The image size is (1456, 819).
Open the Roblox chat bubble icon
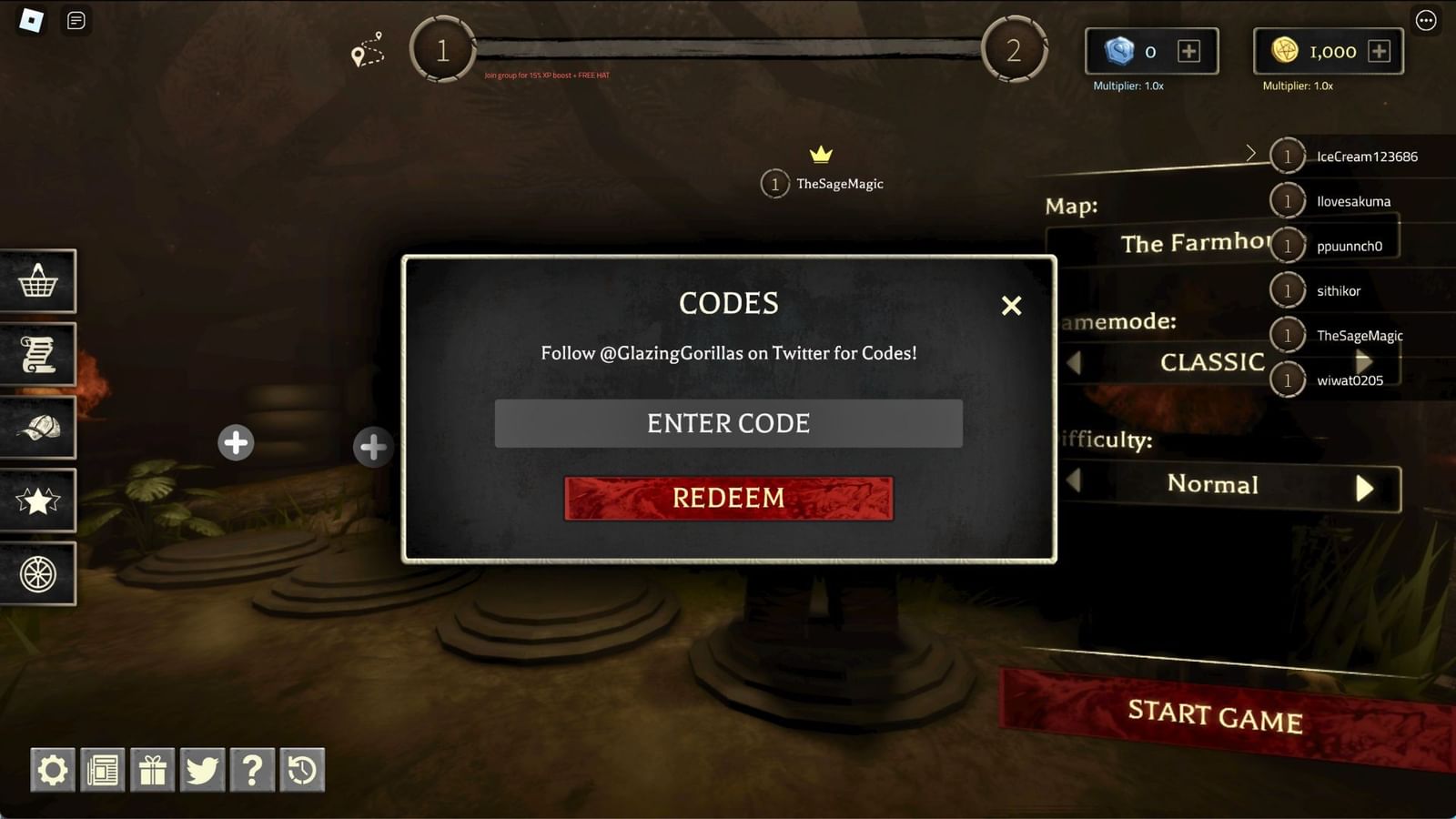click(76, 22)
